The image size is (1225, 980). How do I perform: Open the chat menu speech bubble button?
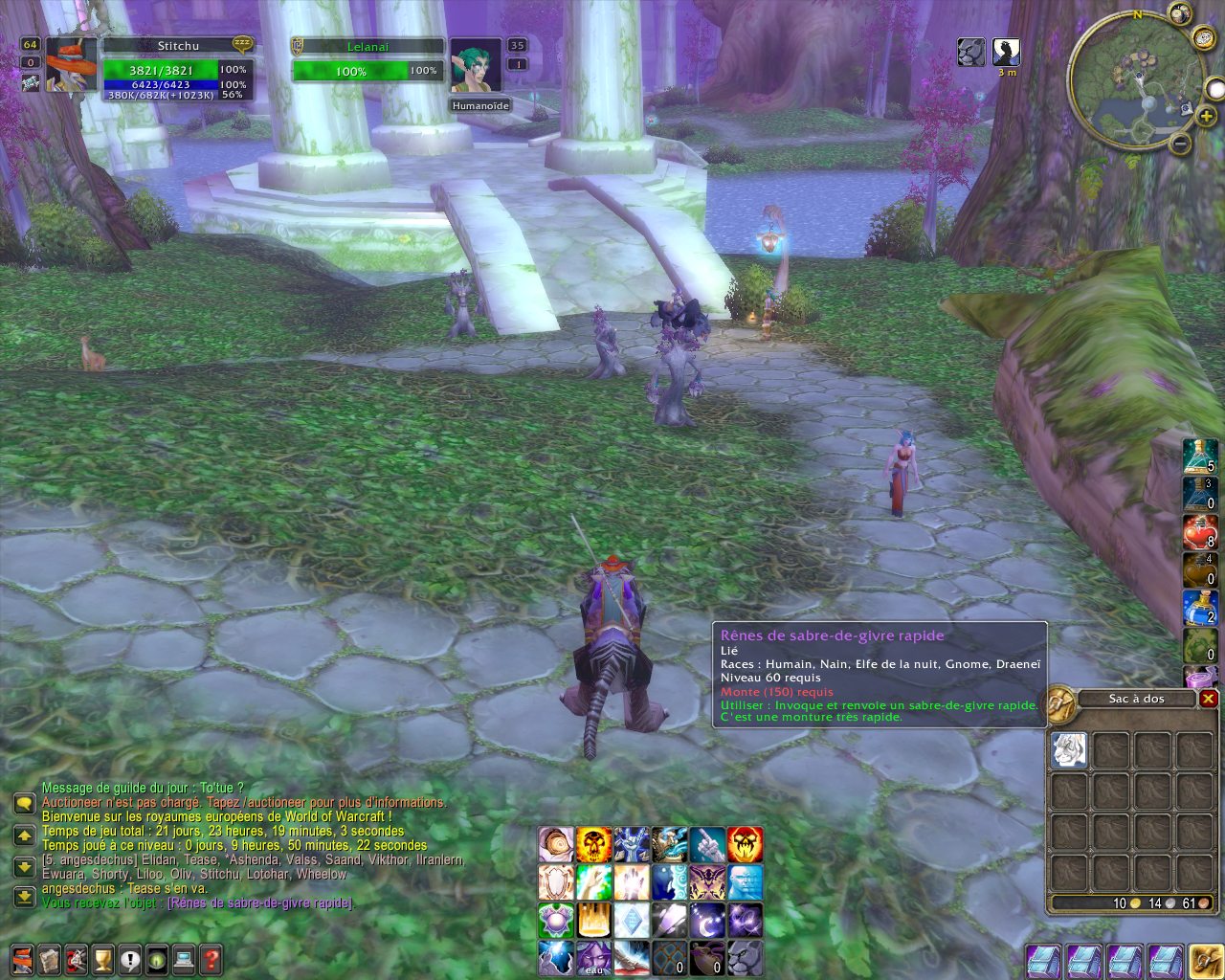24,804
